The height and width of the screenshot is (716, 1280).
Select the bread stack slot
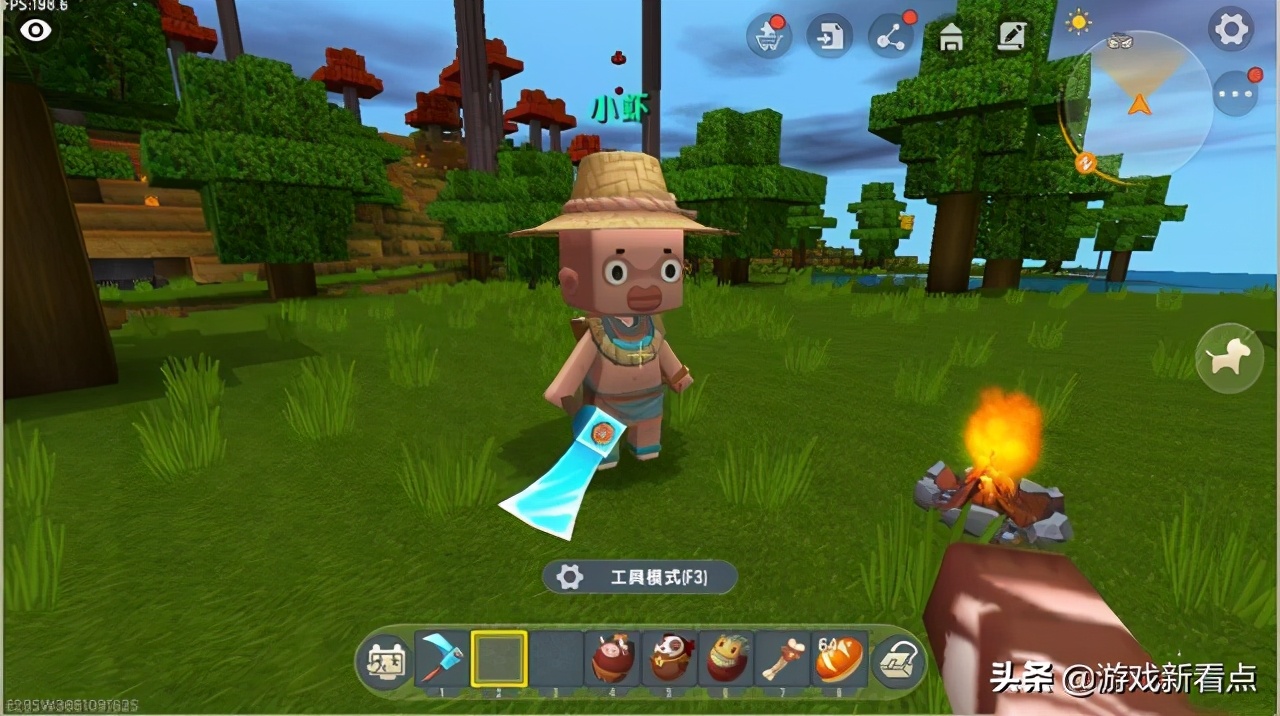click(x=840, y=658)
